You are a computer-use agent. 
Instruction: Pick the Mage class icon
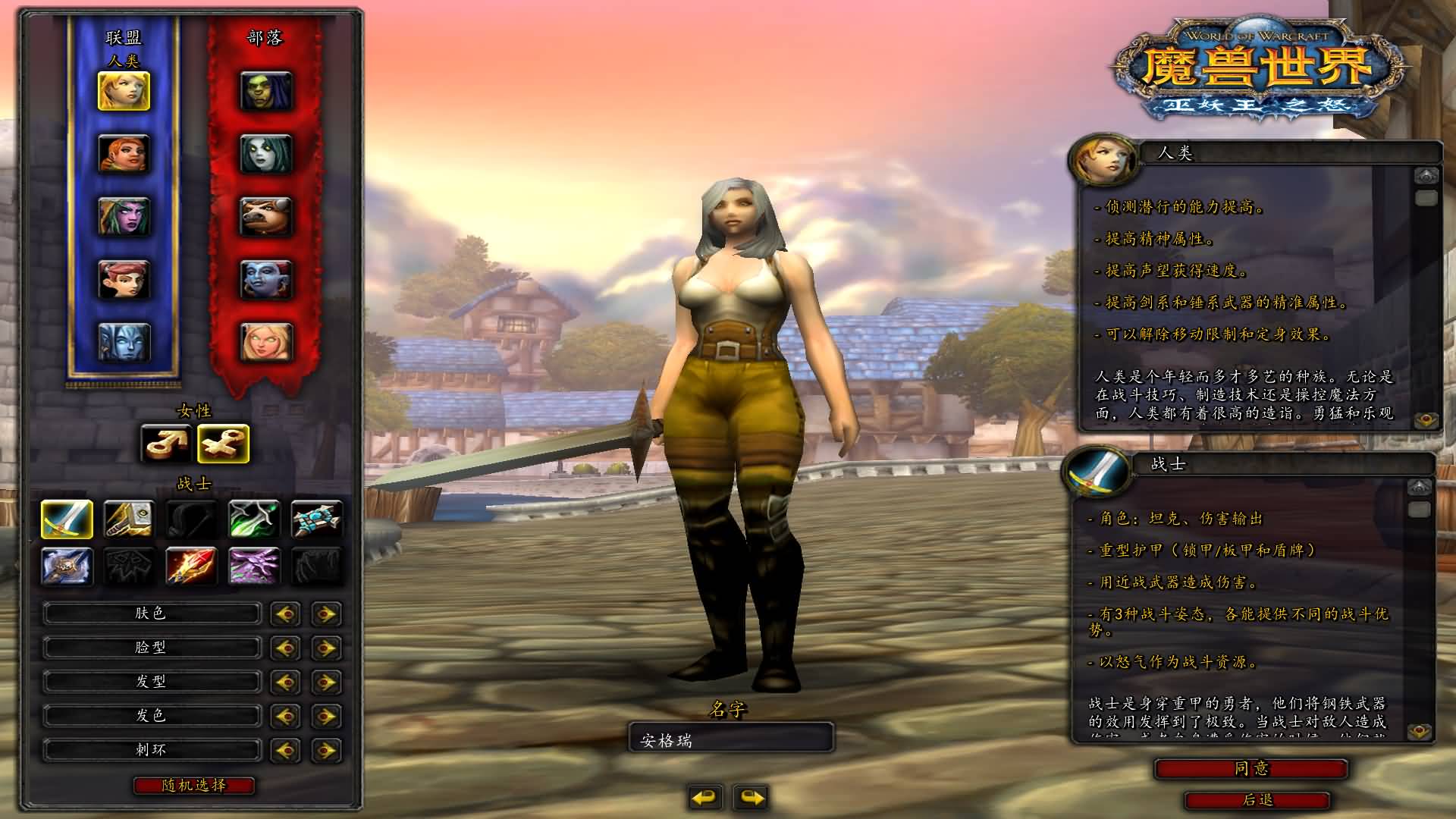coord(191,566)
